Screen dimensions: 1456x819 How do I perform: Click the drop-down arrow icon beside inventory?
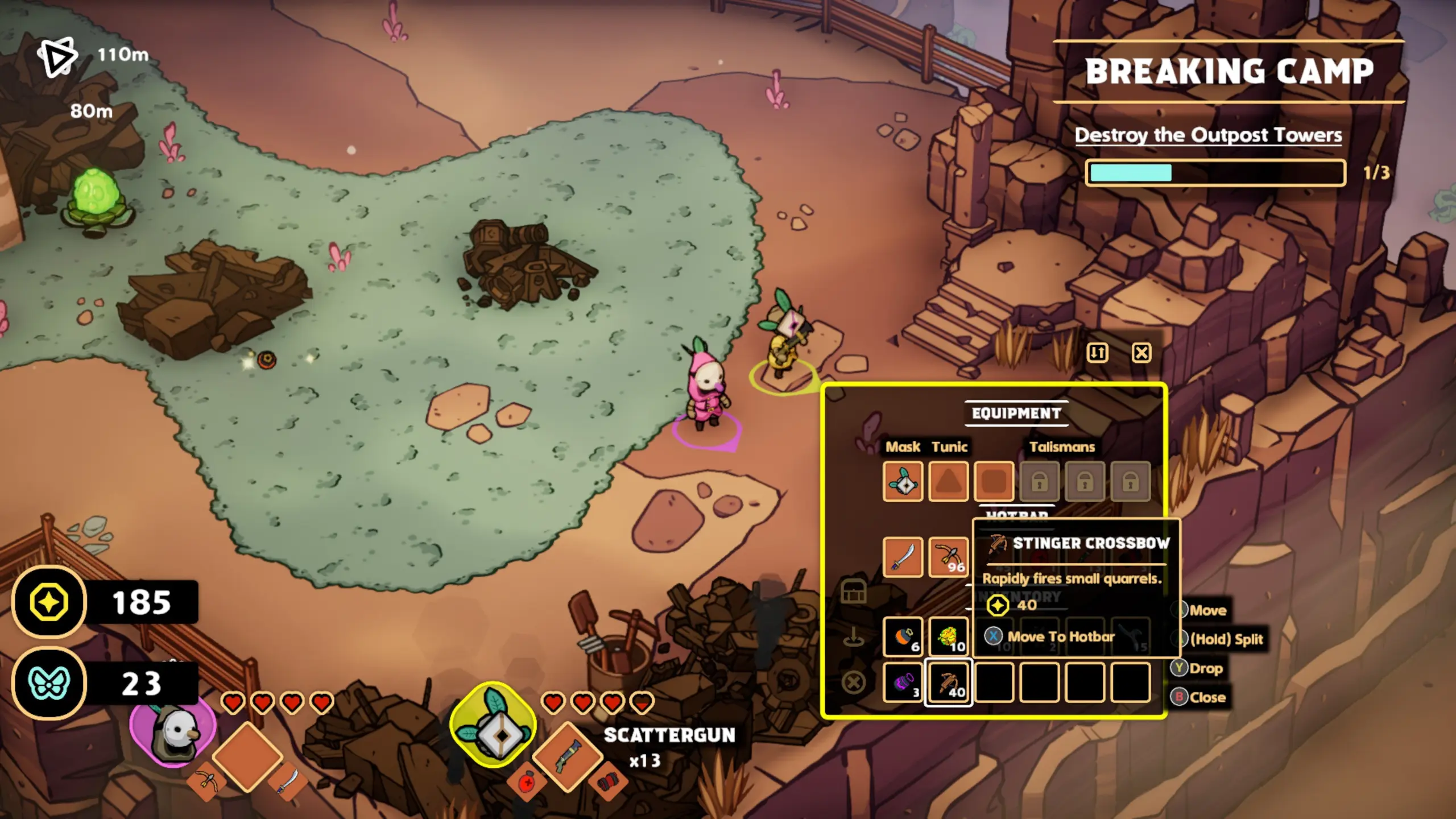853,637
